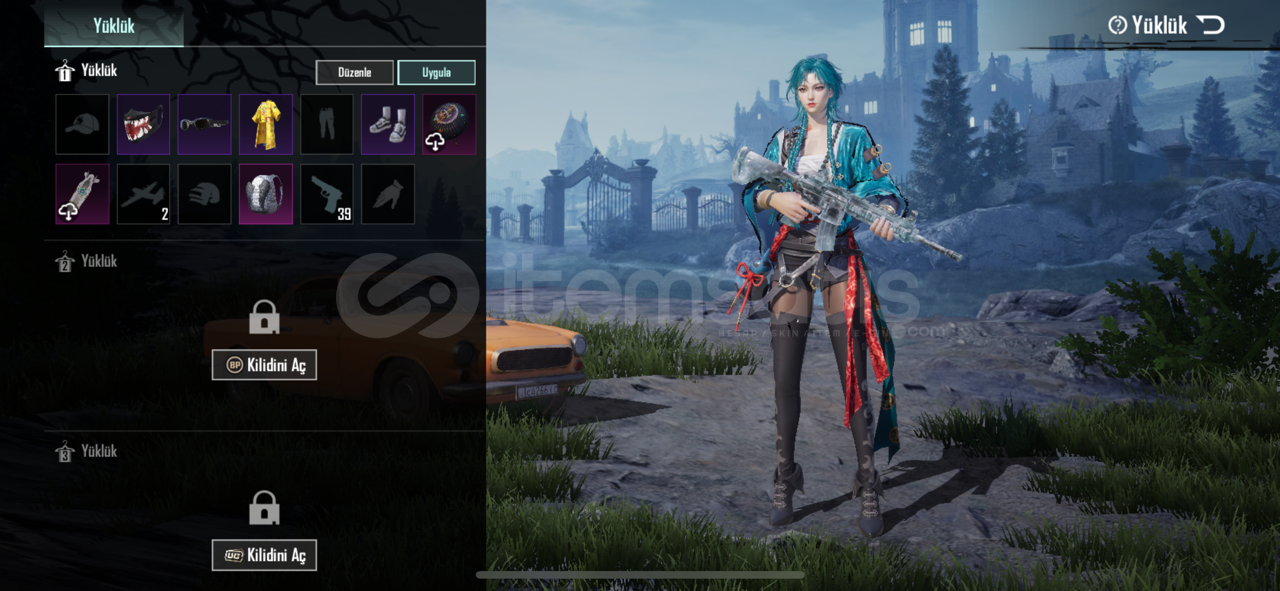Switch to the Yüklük tab
Viewport: 1280px width, 591px height.
click(114, 25)
